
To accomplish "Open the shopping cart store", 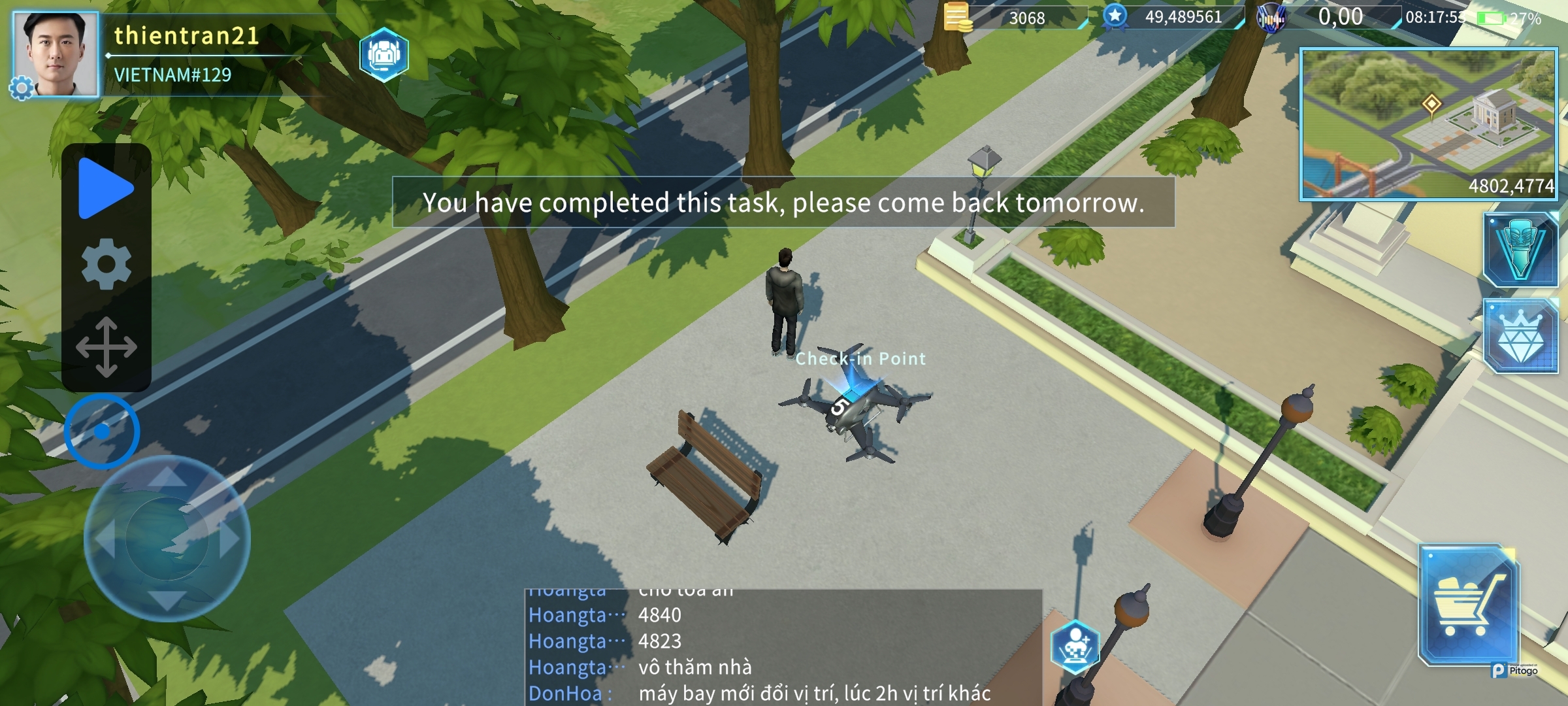I will (1468, 604).
